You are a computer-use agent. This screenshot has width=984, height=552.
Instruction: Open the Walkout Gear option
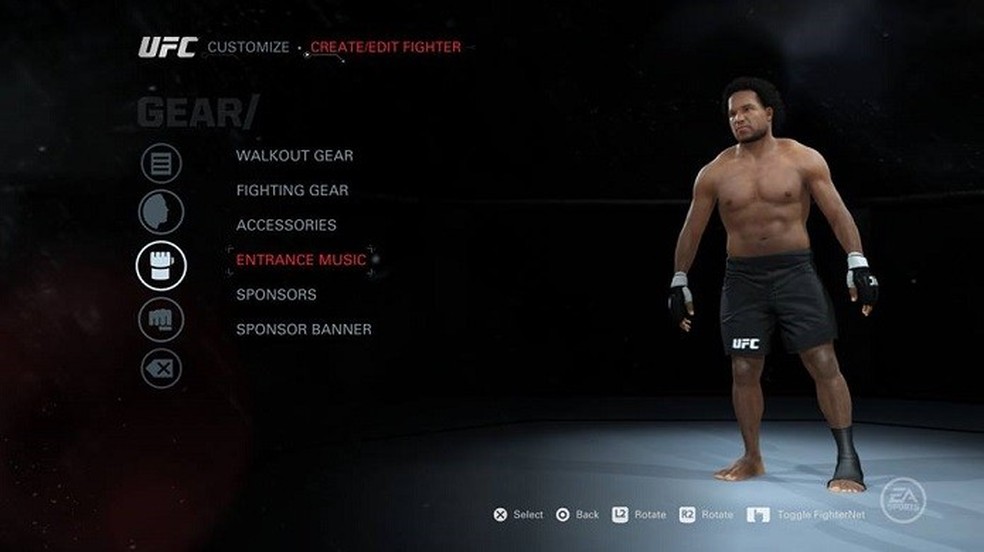294,156
